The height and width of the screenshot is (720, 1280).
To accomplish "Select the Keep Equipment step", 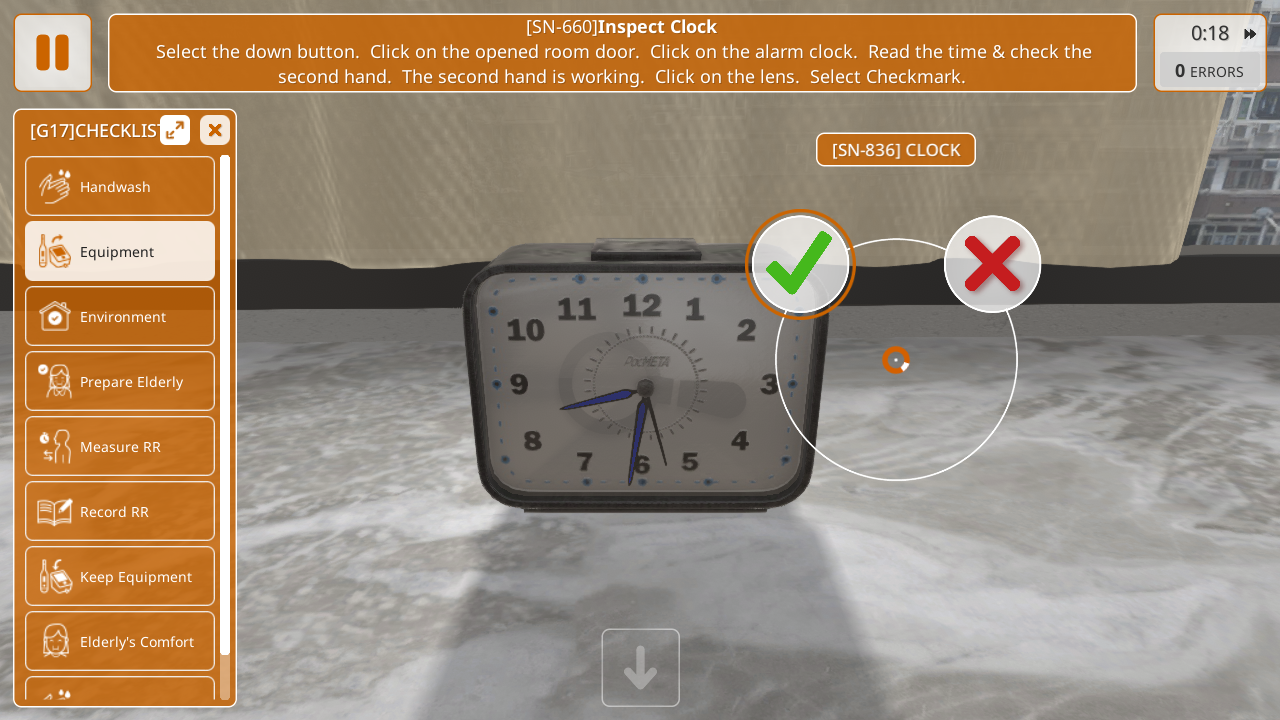I will pos(120,576).
